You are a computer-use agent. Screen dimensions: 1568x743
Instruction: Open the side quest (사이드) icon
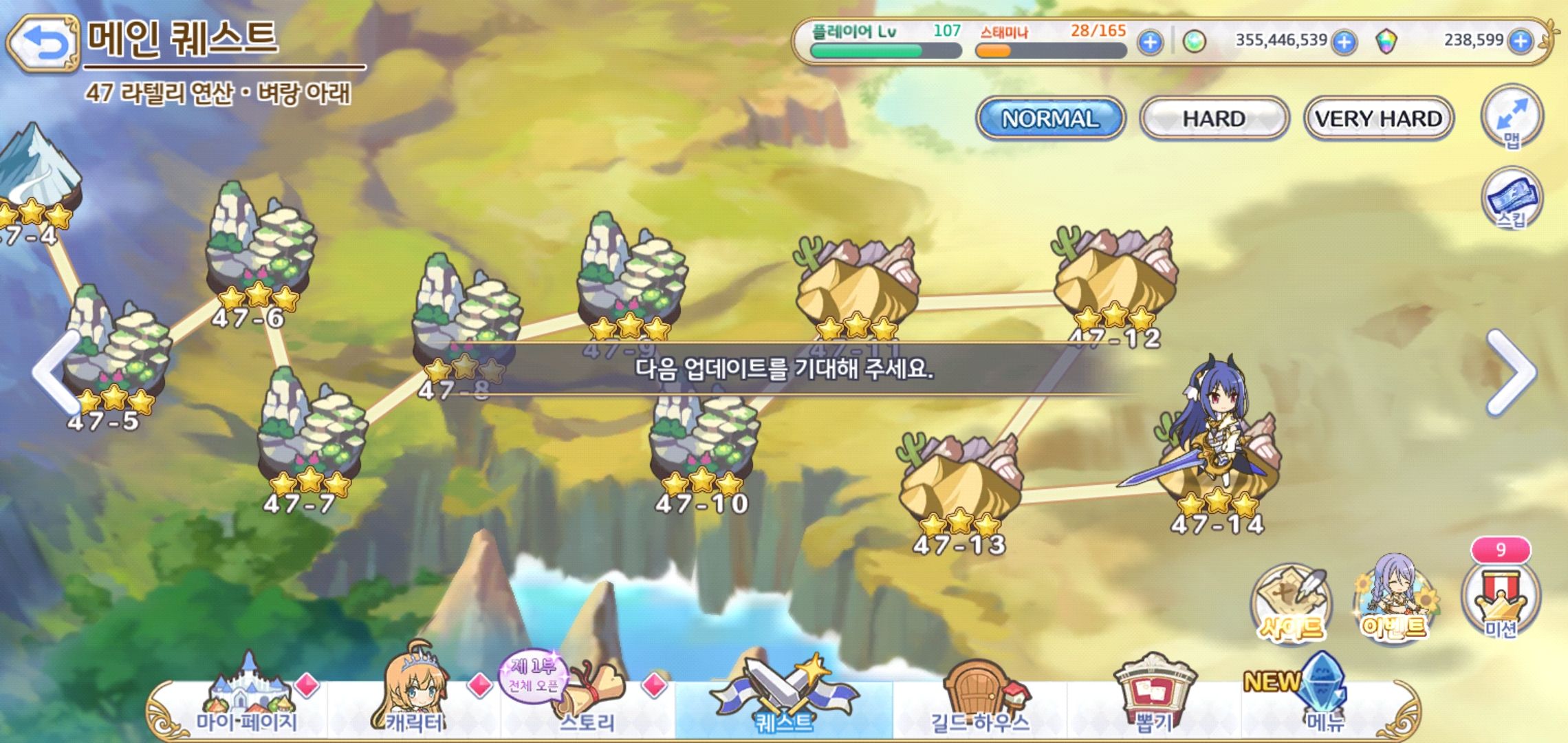[1290, 603]
